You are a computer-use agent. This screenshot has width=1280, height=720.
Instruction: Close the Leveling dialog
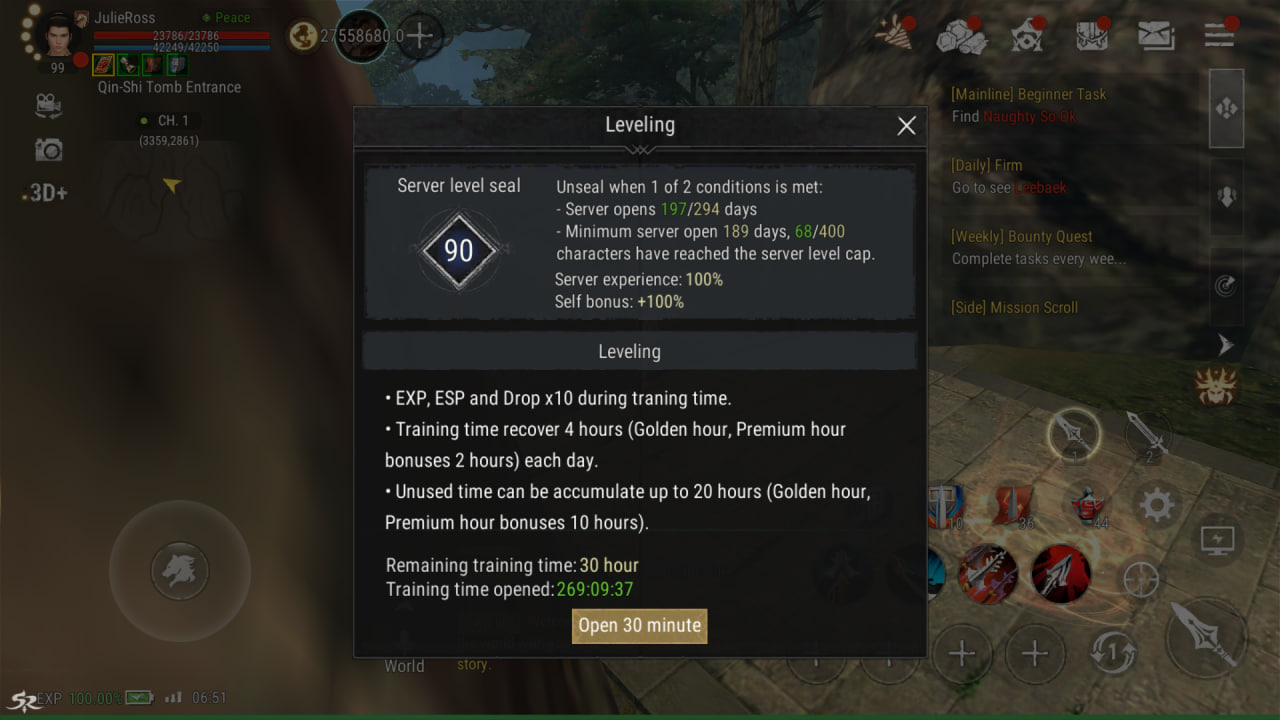click(x=906, y=126)
